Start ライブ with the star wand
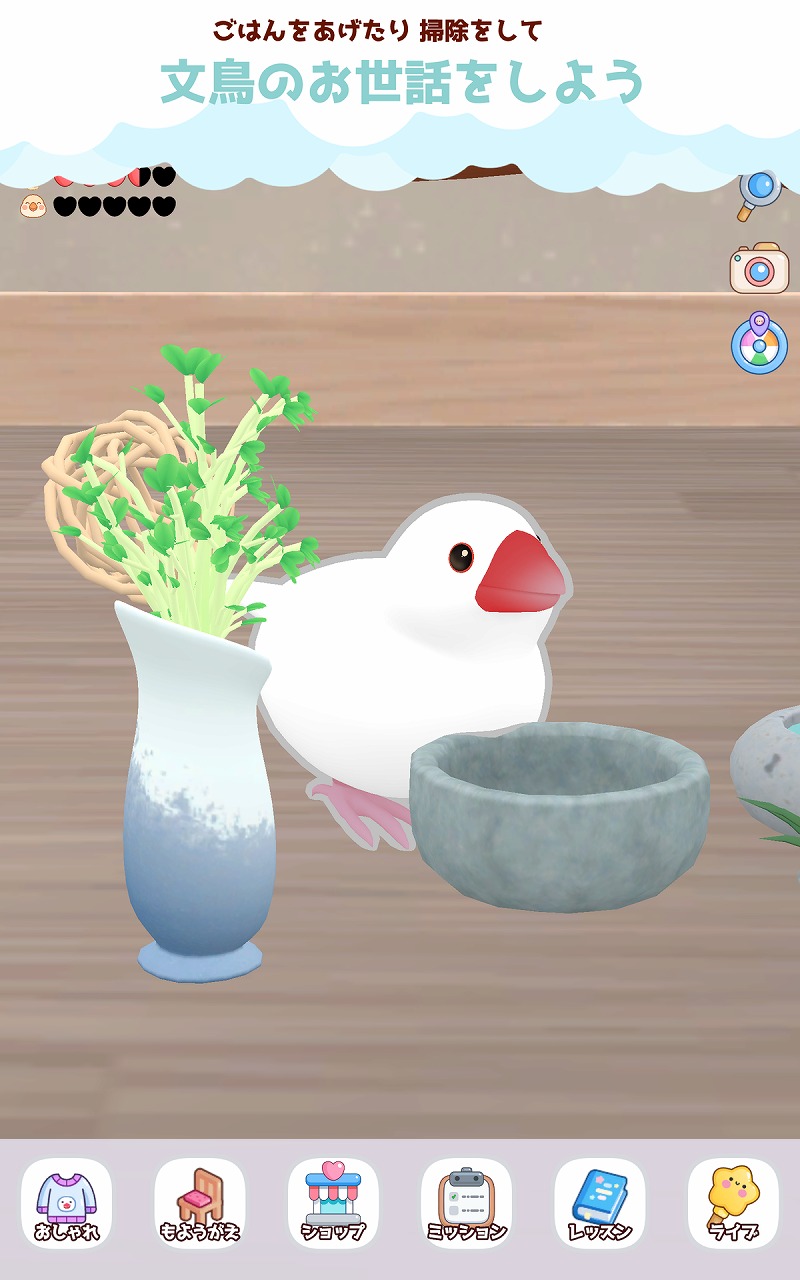Image resolution: width=800 pixels, height=1280 pixels. 733,1203
